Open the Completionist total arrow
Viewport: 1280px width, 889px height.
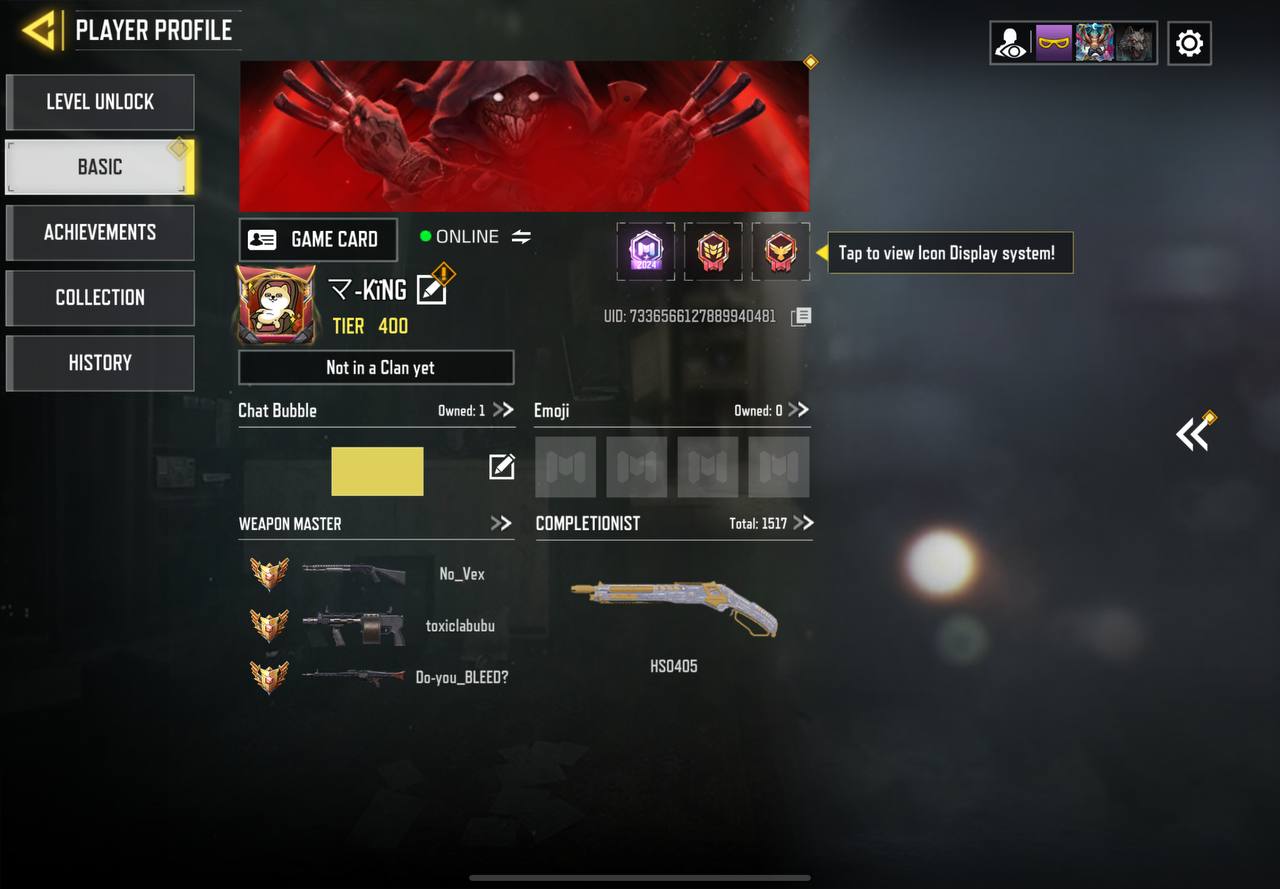pos(803,523)
